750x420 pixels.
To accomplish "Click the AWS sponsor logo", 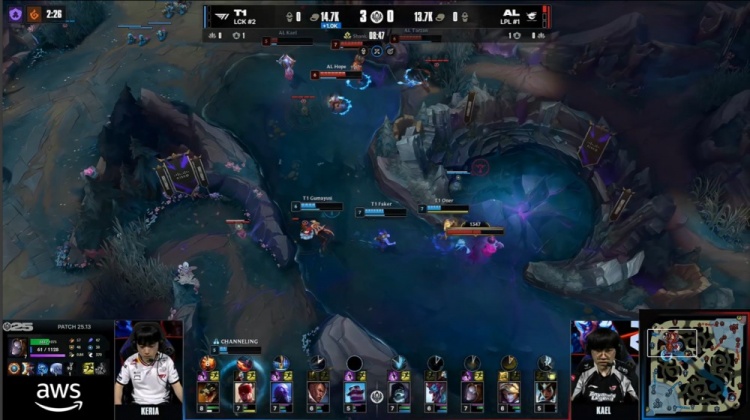I will 57,396.
